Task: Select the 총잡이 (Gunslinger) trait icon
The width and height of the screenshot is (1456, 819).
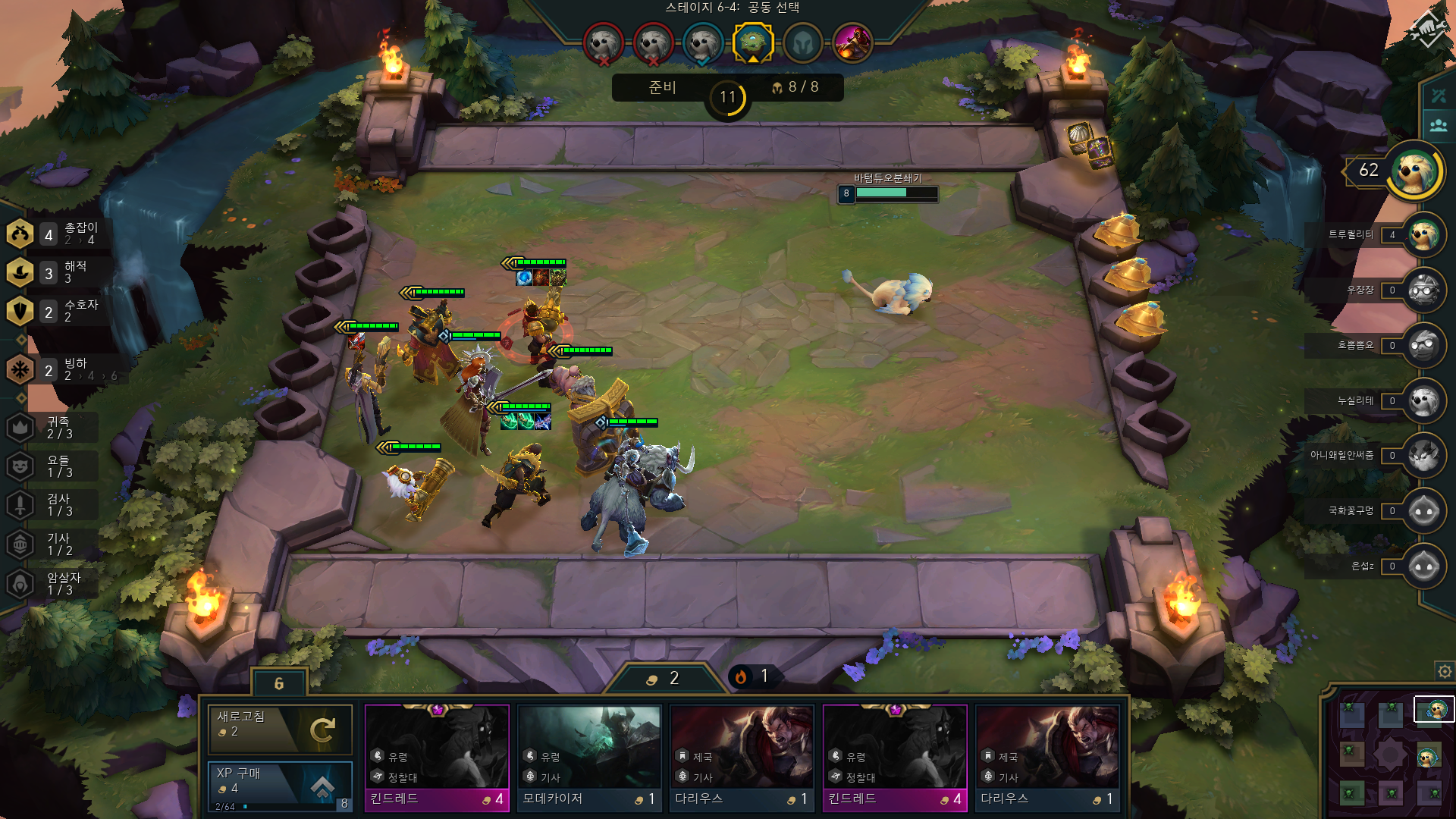Action: coord(20,233)
